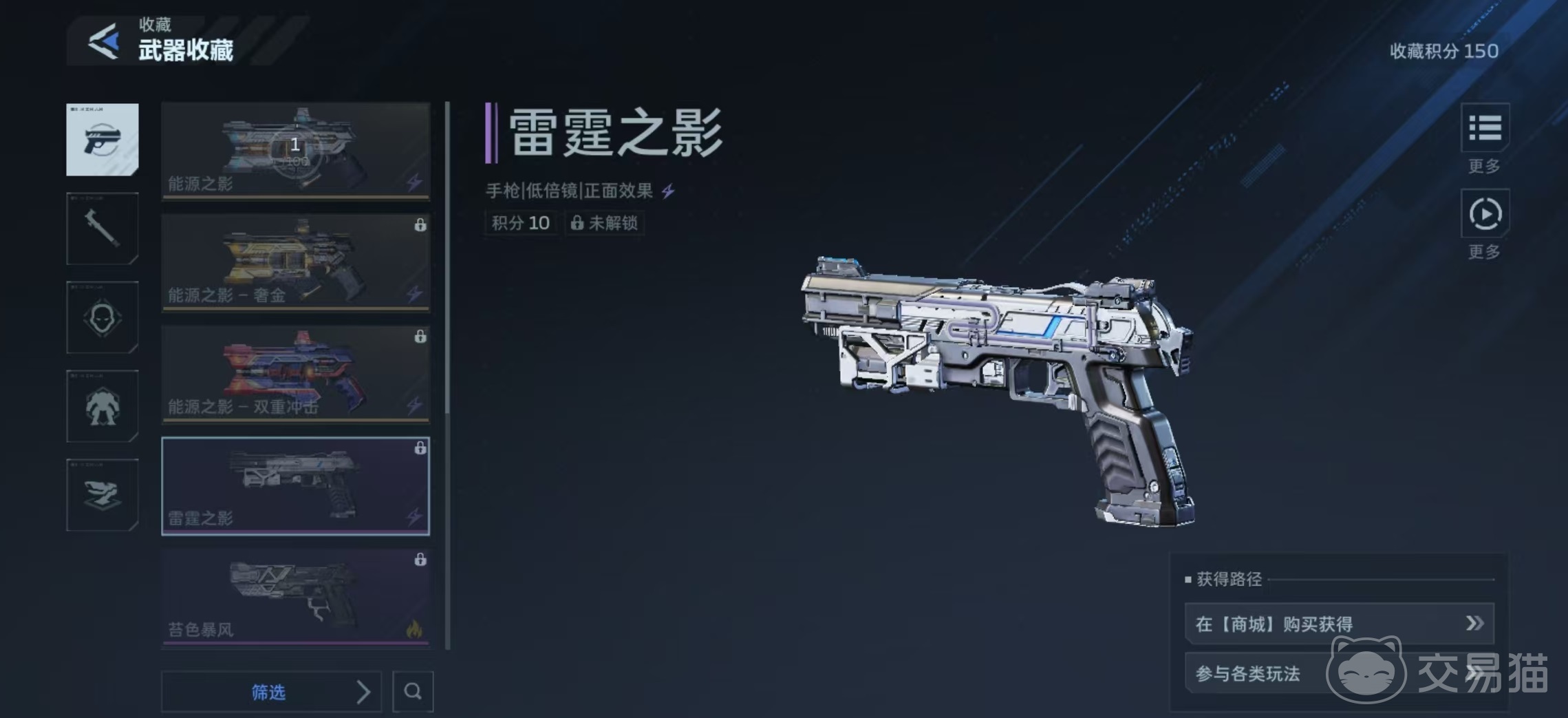
Task: Select the 雷霆之影 pistol skin
Action: pos(295,486)
